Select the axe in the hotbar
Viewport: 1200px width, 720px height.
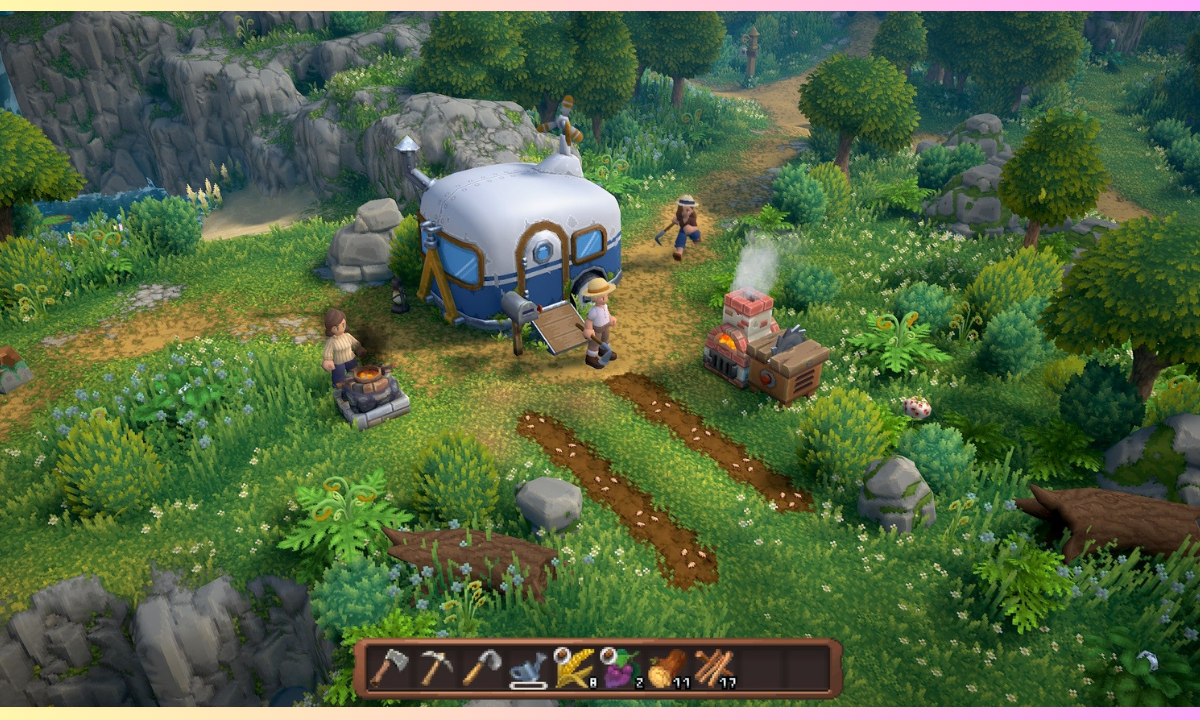tap(387, 668)
